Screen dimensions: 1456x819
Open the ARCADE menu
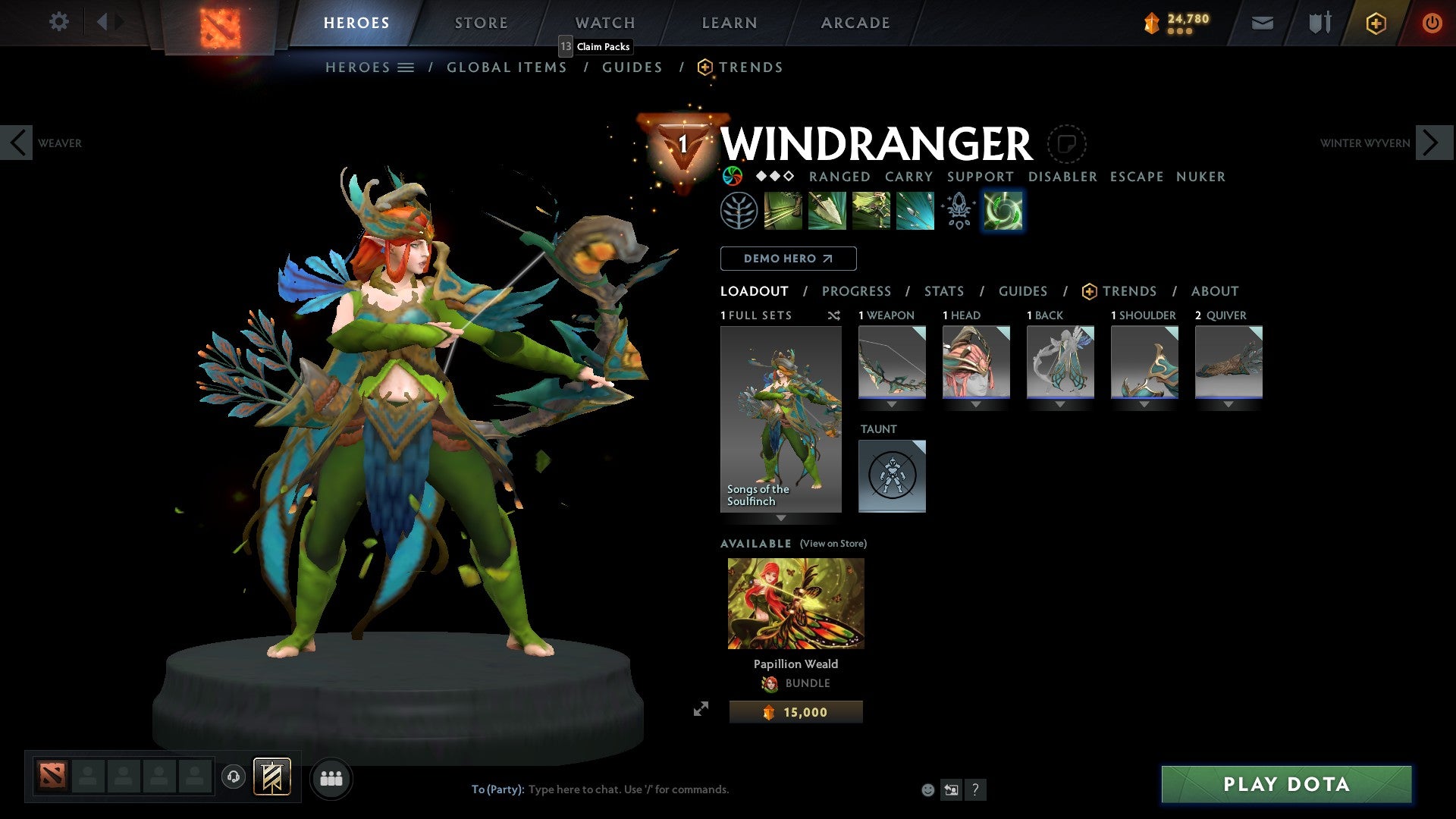coord(855,22)
